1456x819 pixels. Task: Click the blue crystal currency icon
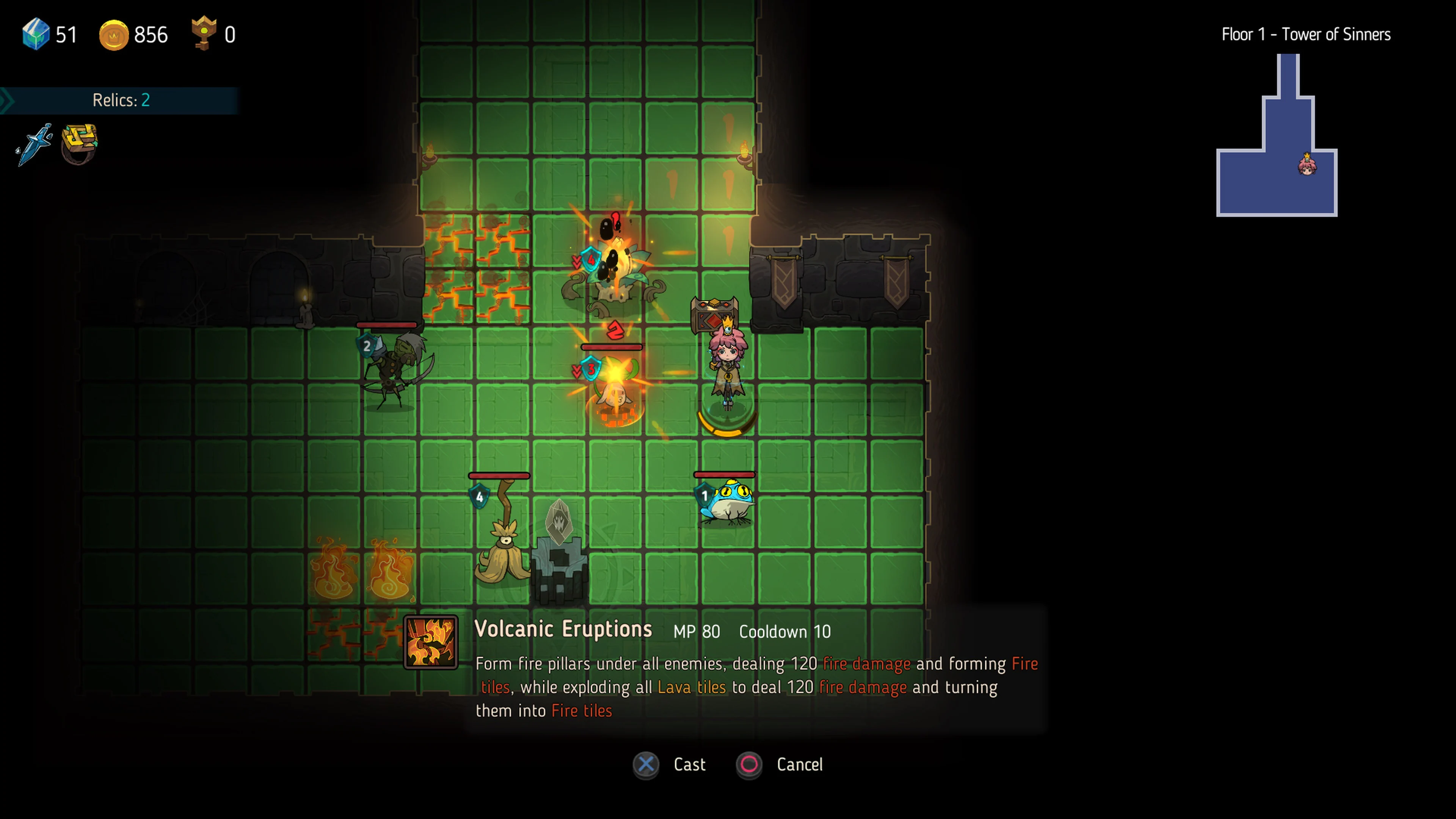(x=35, y=35)
